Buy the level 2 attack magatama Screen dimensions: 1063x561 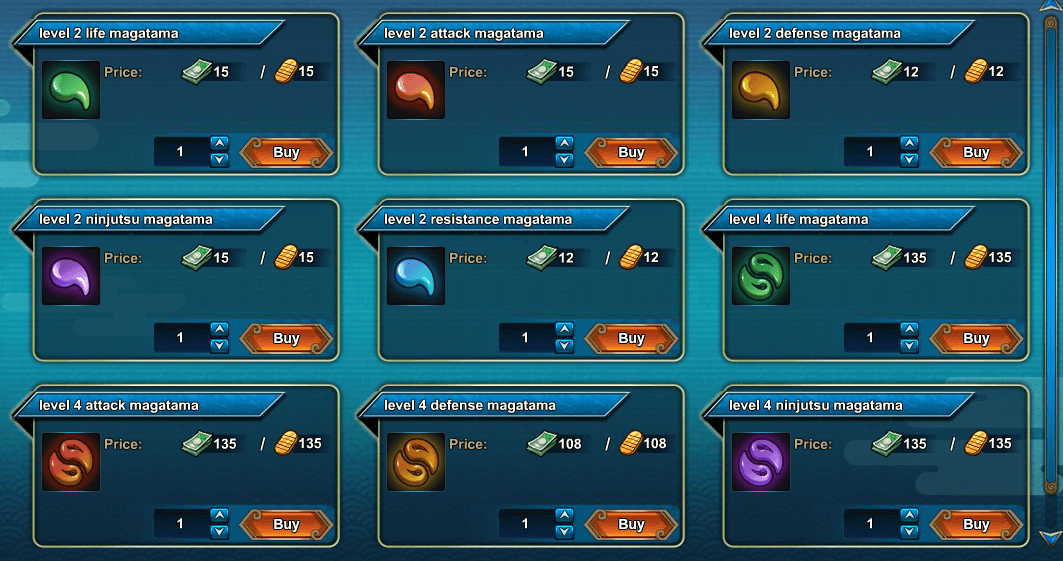[631, 153]
